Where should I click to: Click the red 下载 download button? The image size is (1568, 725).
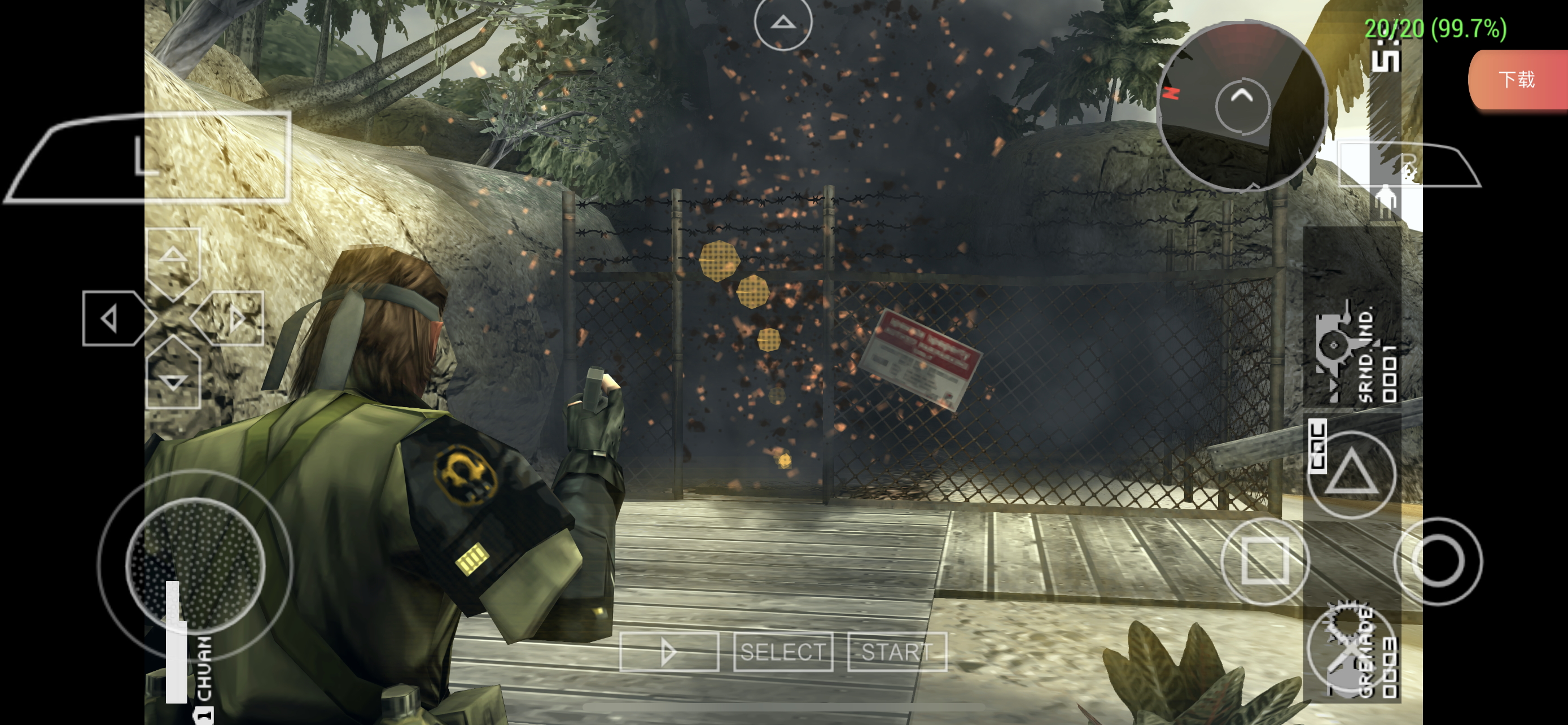point(1517,80)
